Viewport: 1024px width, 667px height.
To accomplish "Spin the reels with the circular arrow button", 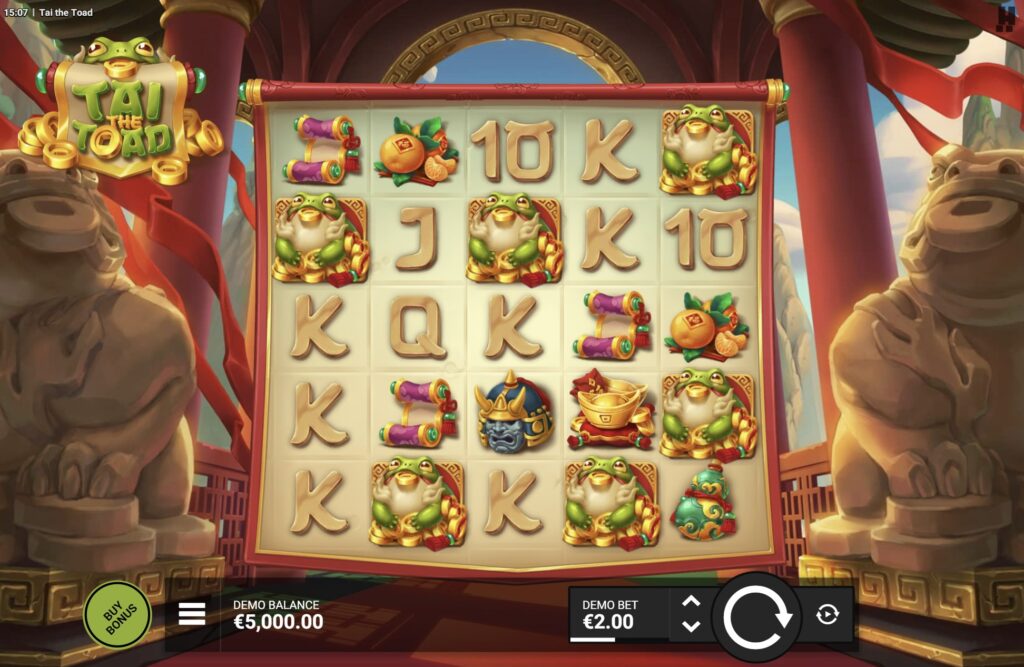I will click(x=757, y=615).
